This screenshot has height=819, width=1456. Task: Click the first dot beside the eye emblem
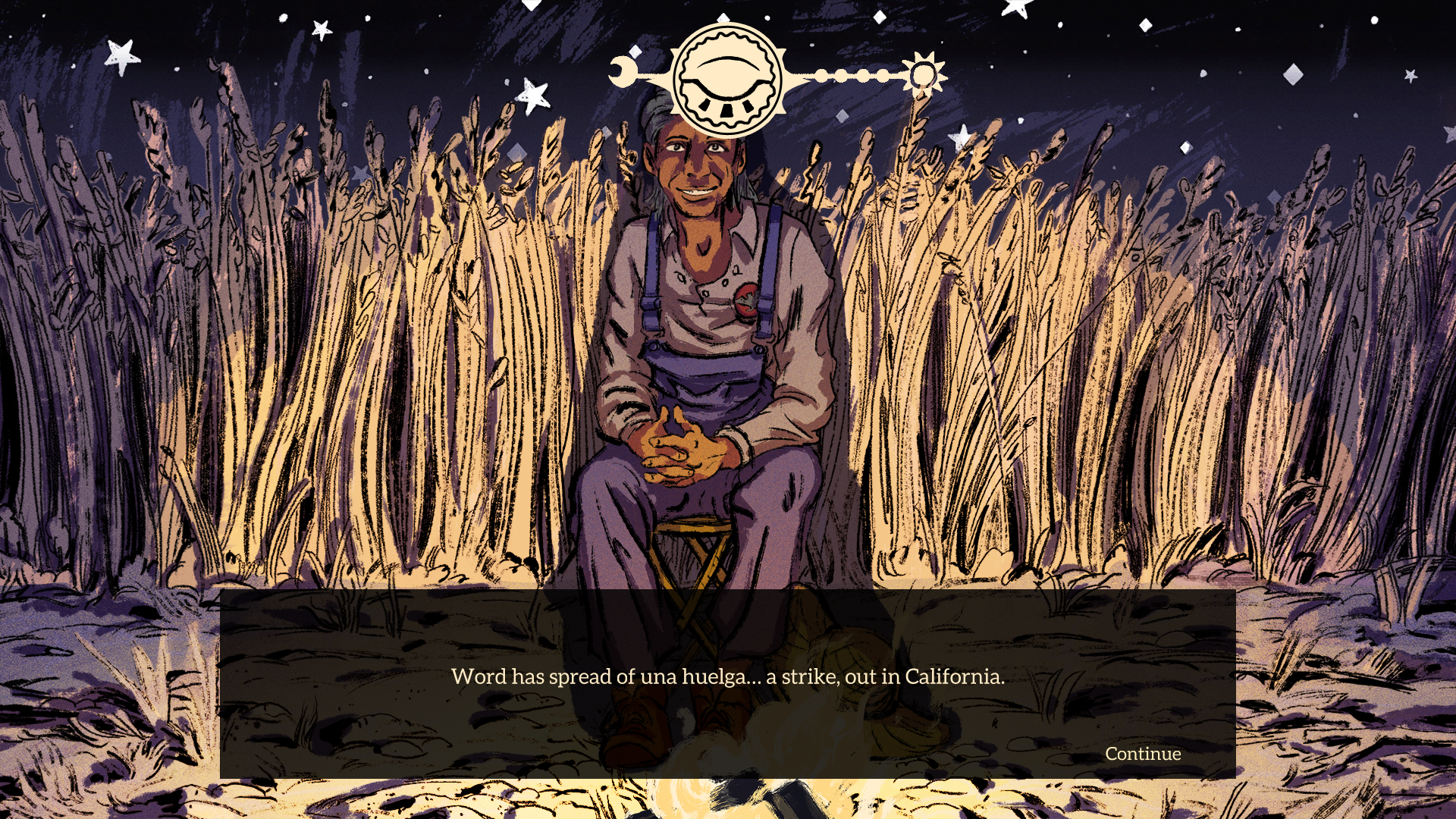pos(821,76)
